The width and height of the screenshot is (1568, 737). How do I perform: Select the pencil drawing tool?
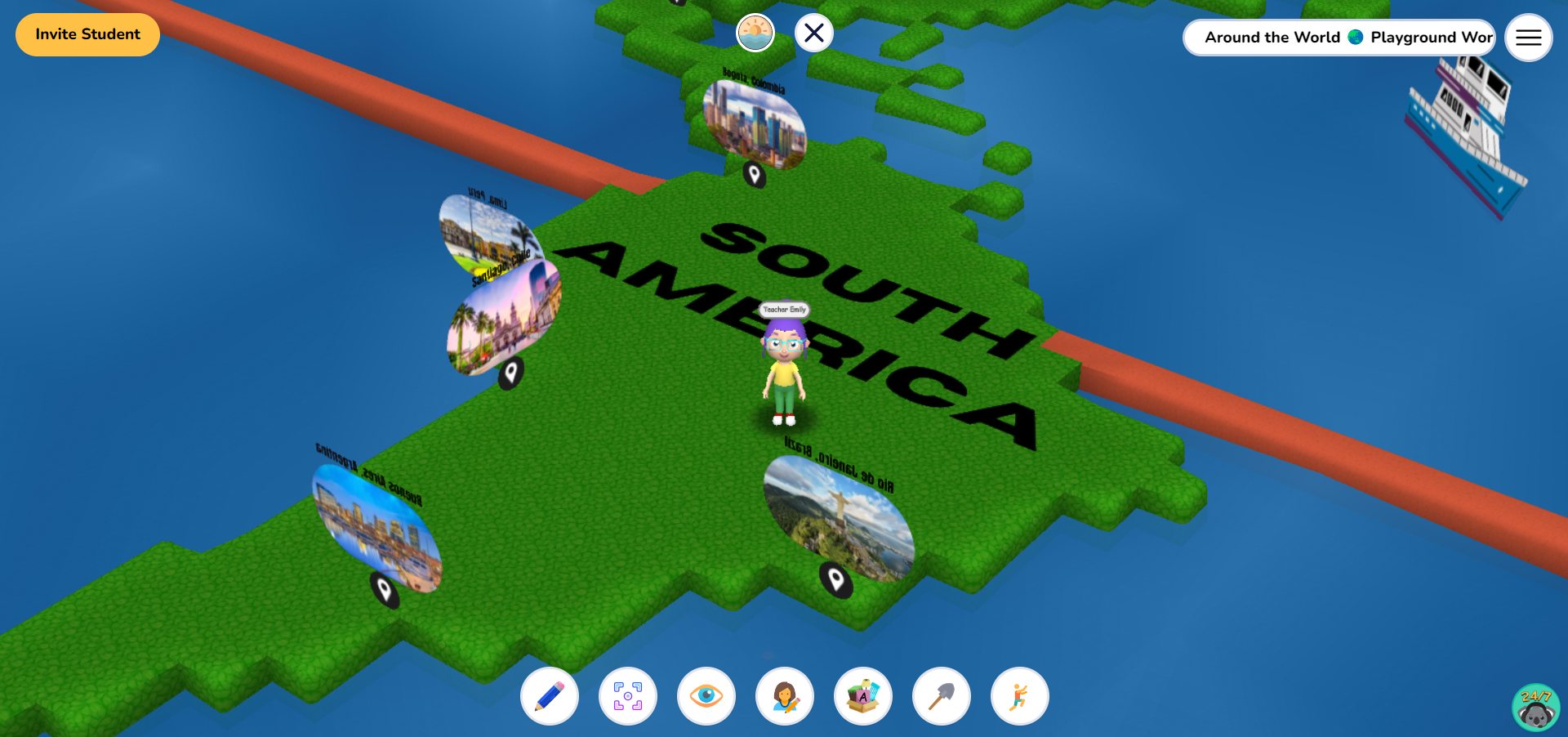pos(549,695)
